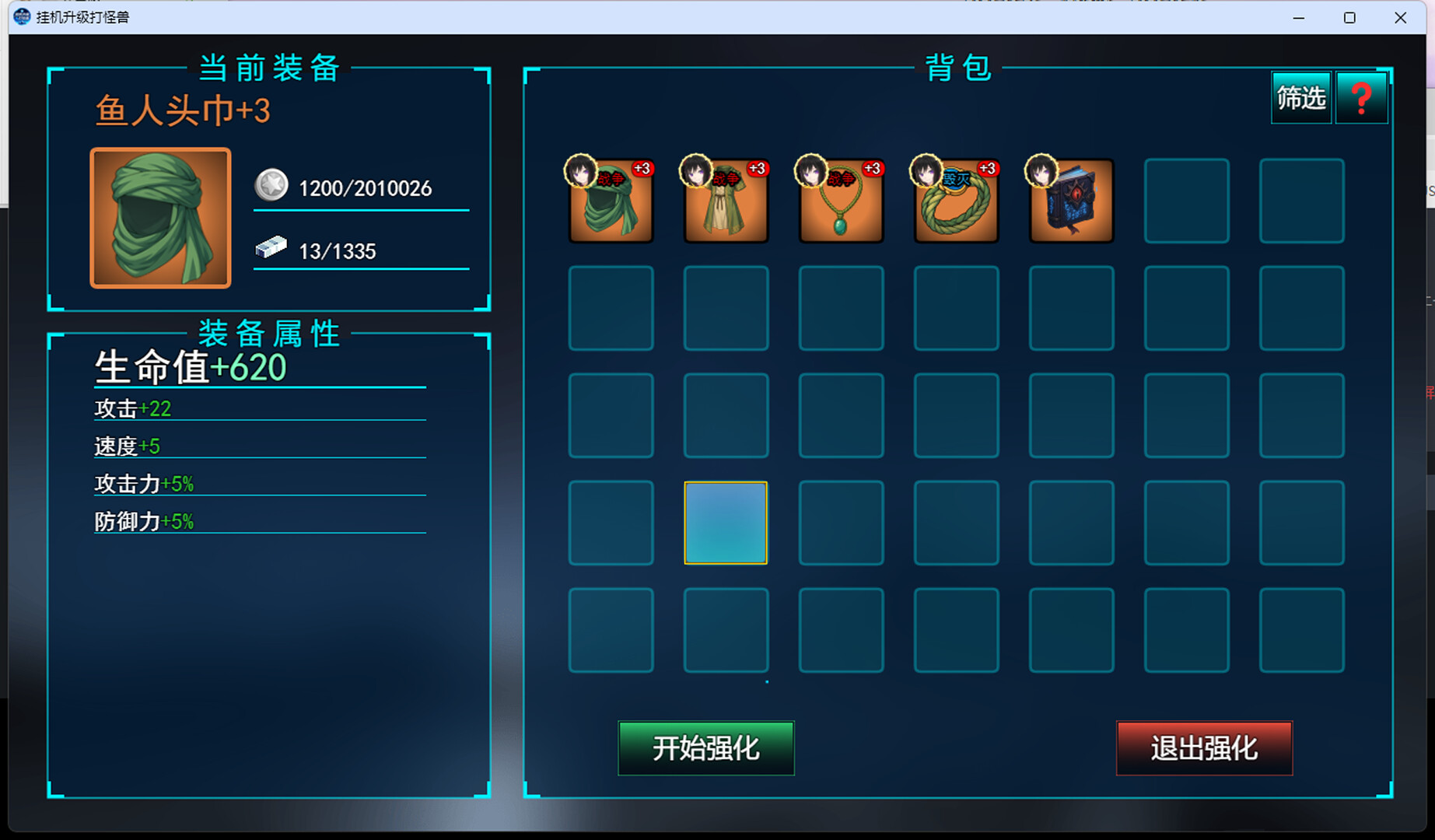Maximize the game window
The image size is (1435, 840).
pos(1349,17)
